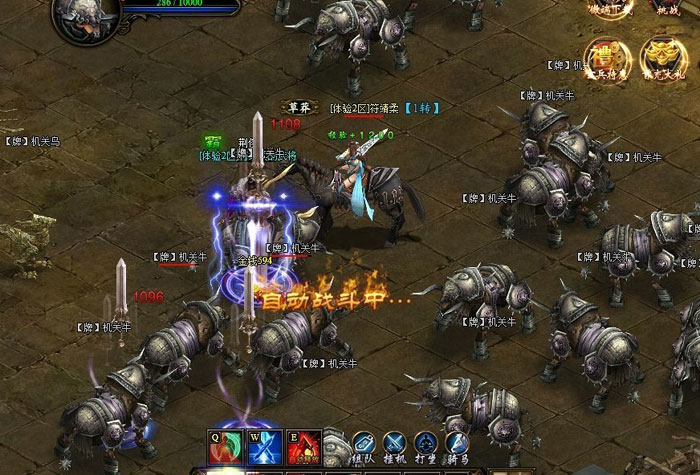700x475 pixels.
Task: Use the W crossed blue swords skill
Action: pyautogui.click(x=267, y=446)
